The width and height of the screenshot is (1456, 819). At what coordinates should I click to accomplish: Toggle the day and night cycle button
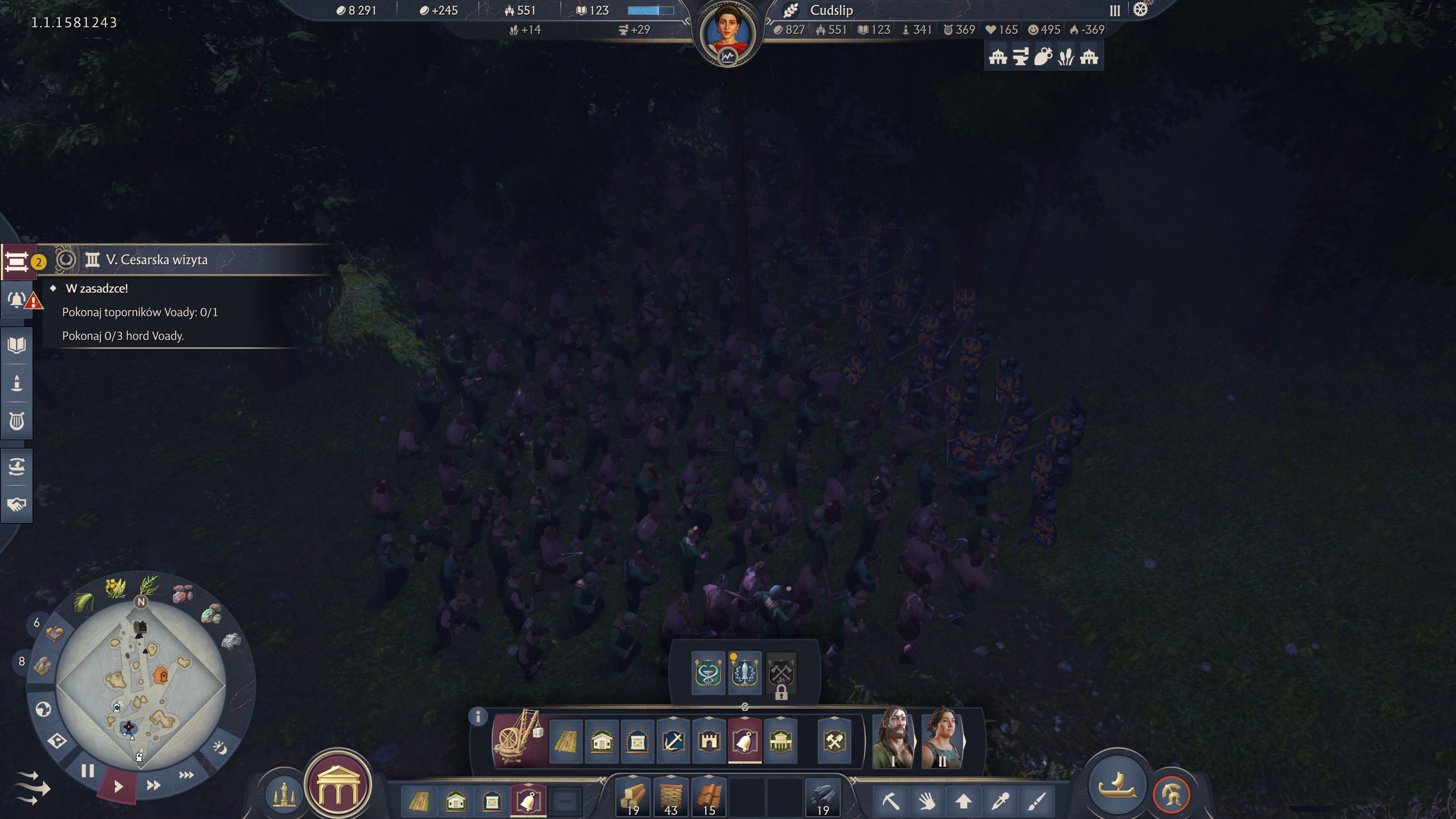220,748
